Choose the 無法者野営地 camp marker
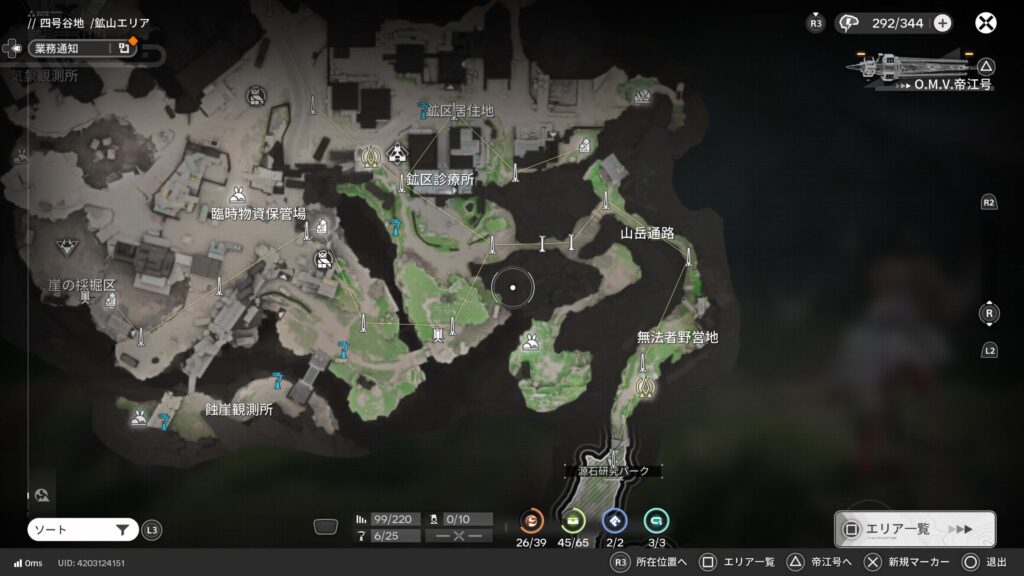Image resolution: width=1024 pixels, height=576 pixels. click(x=677, y=338)
